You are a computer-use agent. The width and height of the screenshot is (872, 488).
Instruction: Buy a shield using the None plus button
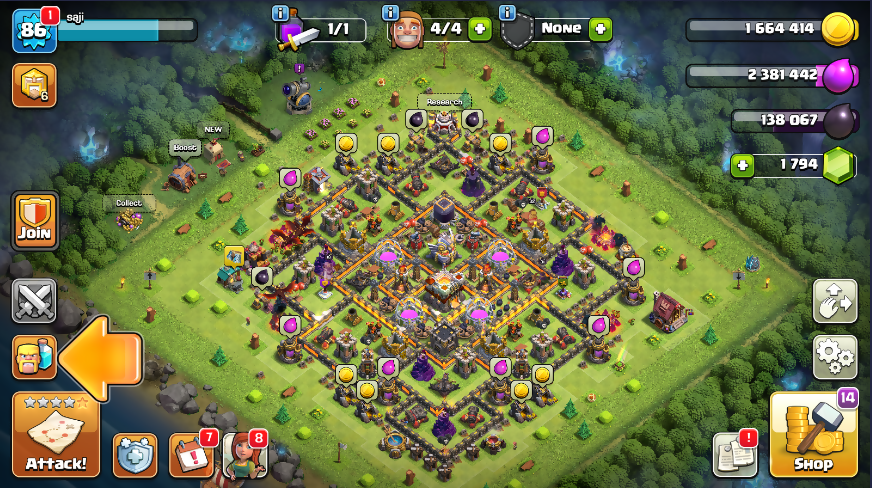(x=600, y=29)
